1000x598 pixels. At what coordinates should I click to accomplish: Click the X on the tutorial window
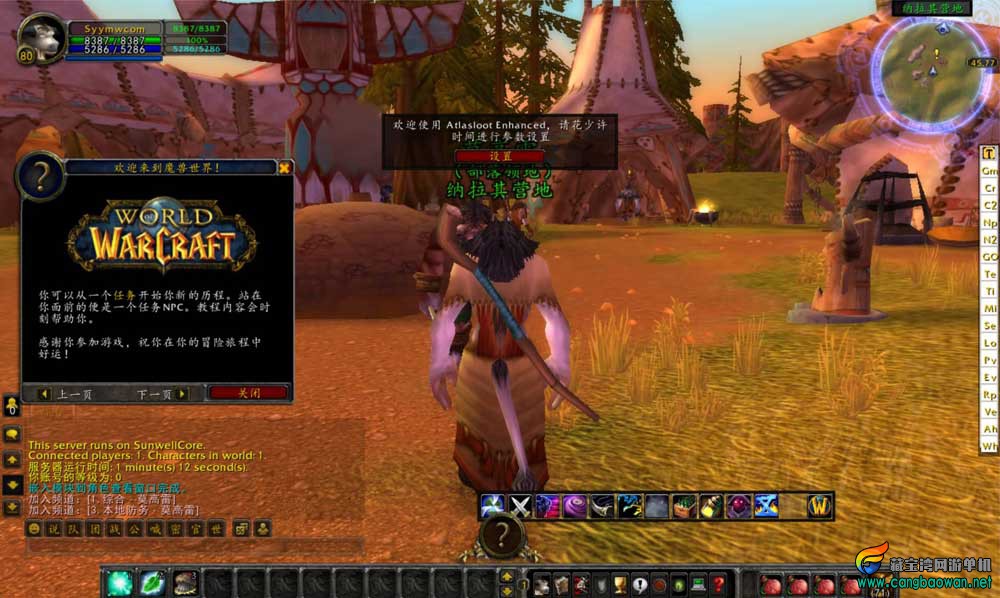[285, 168]
